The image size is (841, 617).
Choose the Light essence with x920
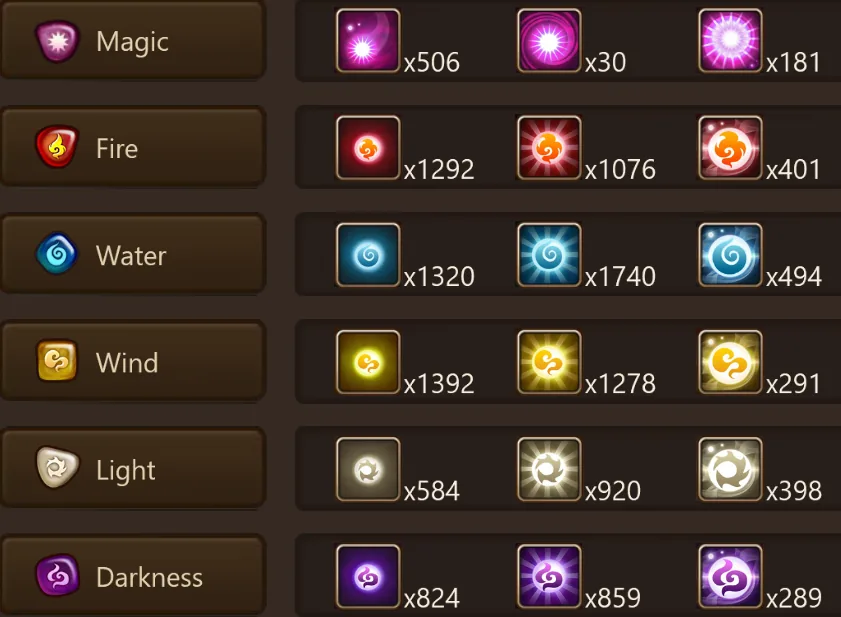point(549,469)
